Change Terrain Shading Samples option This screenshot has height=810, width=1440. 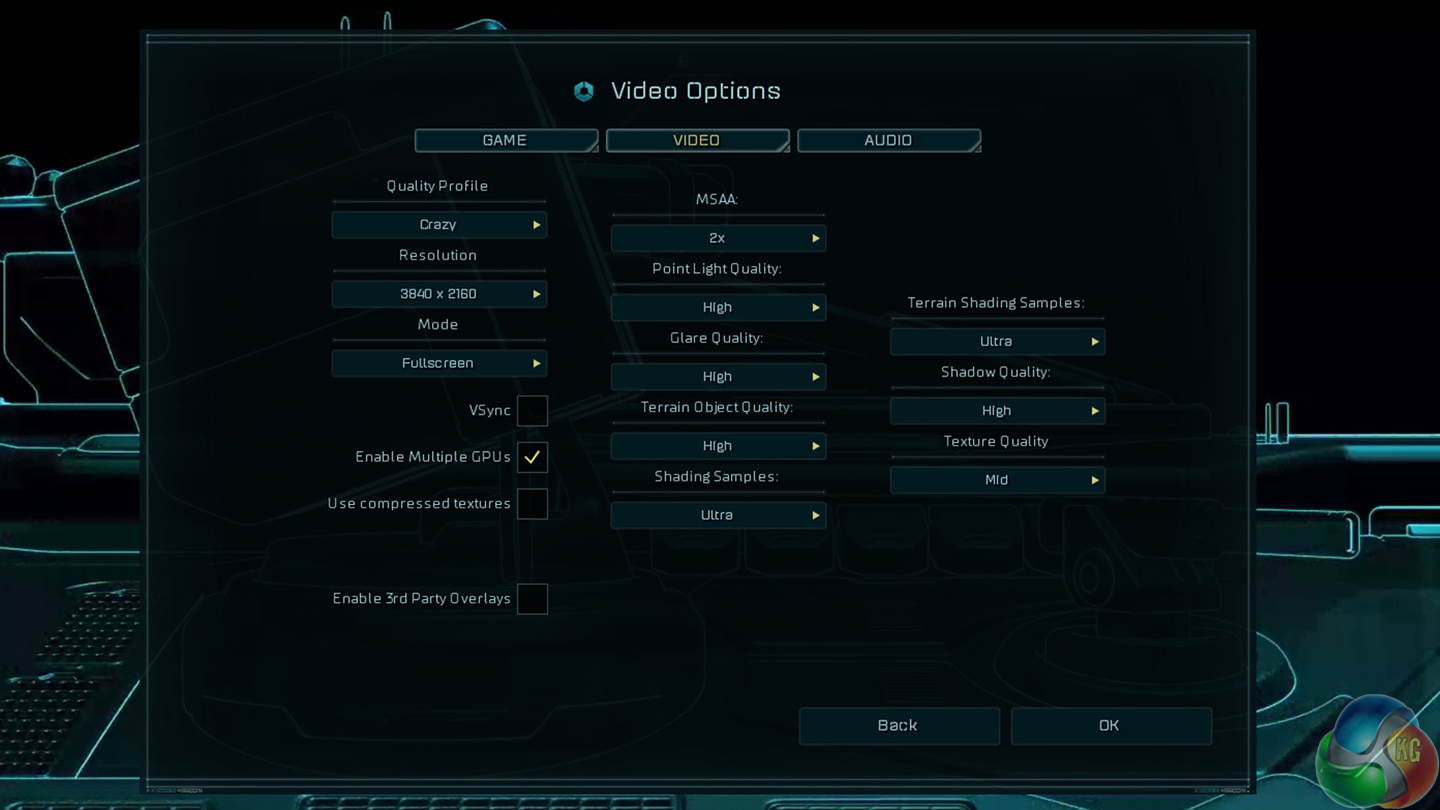coord(997,342)
